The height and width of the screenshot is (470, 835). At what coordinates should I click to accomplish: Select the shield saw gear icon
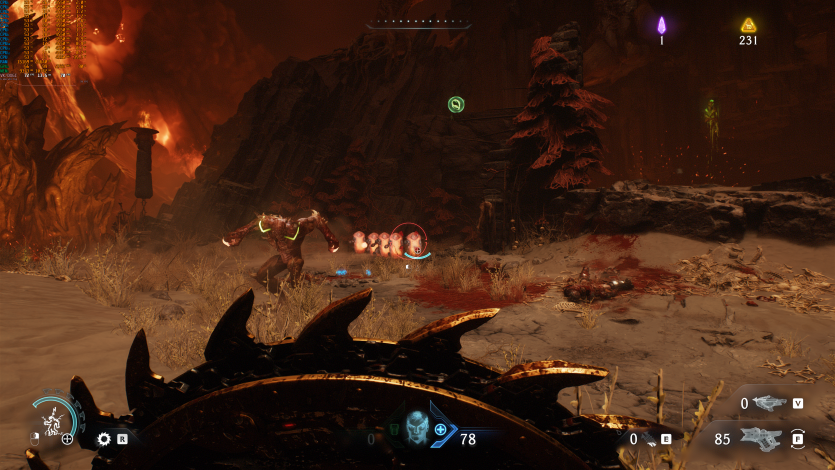(103, 438)
